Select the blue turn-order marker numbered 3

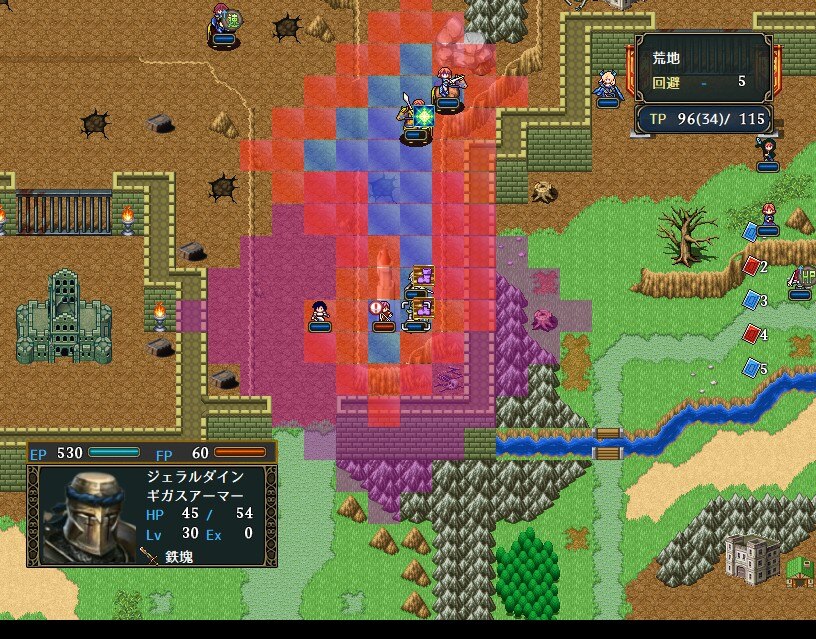click(753, 300)
